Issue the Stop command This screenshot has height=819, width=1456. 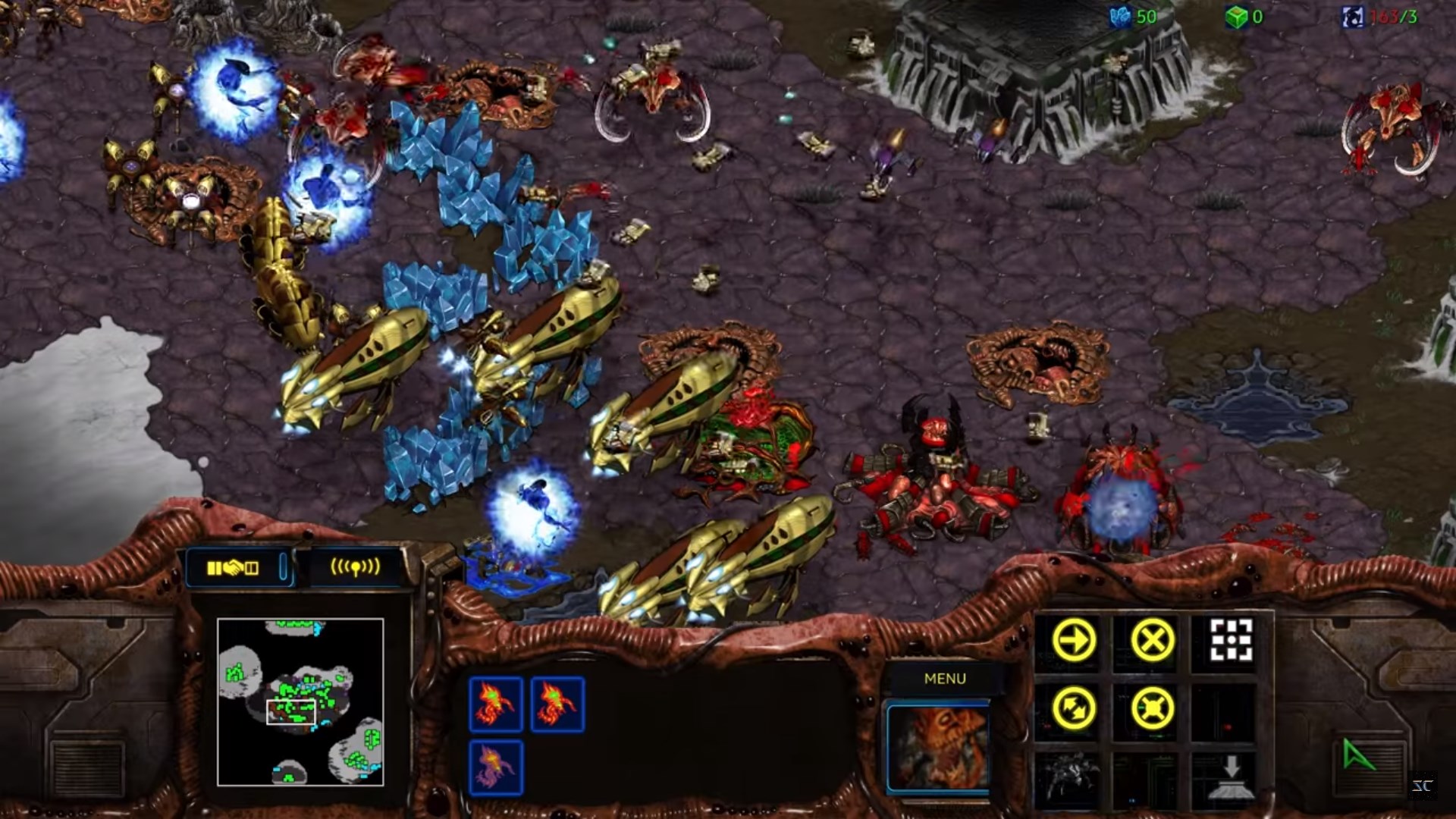[x=1152, y=641]
